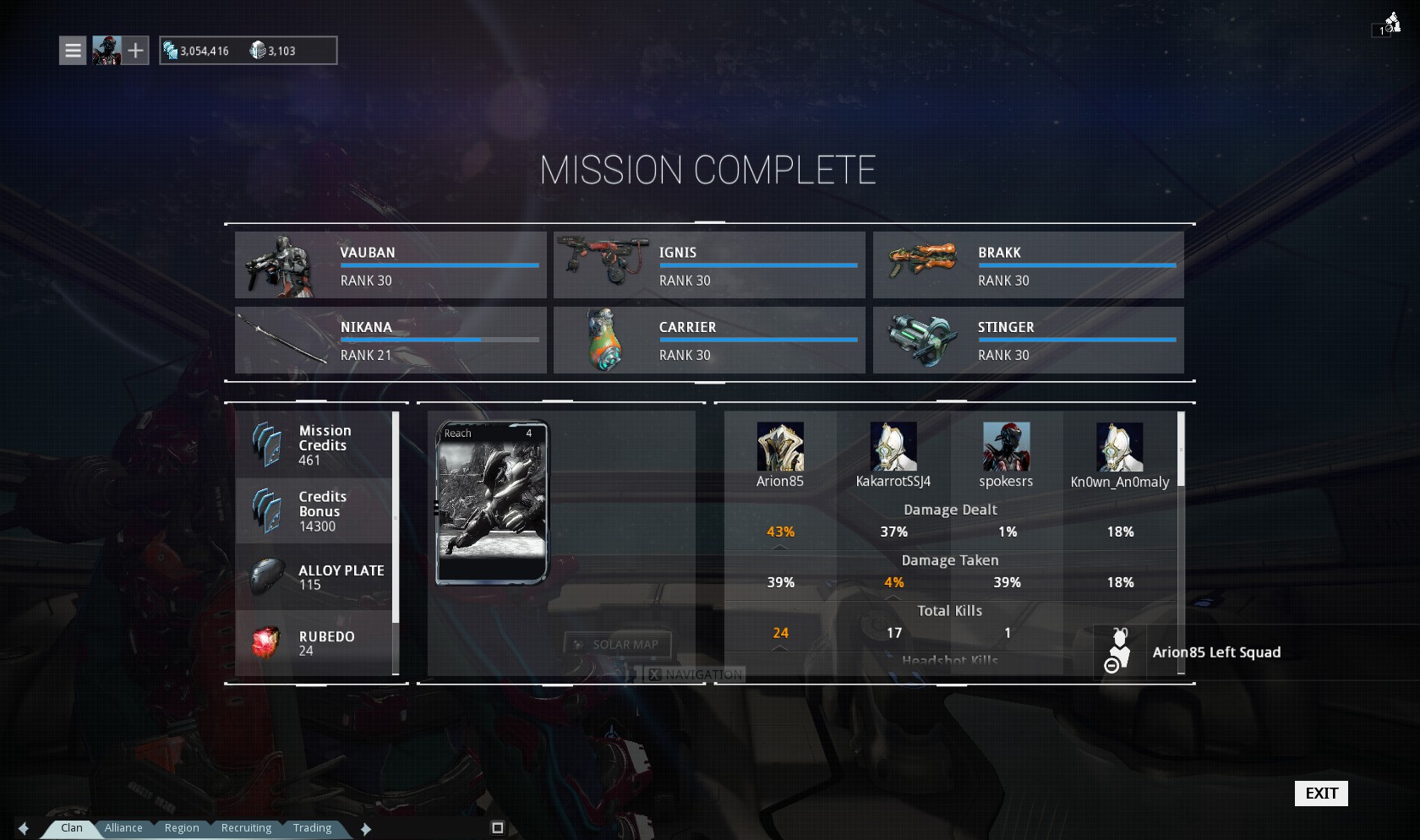Select the Ignis weapon panel
This screenshot has height=840, width=1420.
coord(709,265)
